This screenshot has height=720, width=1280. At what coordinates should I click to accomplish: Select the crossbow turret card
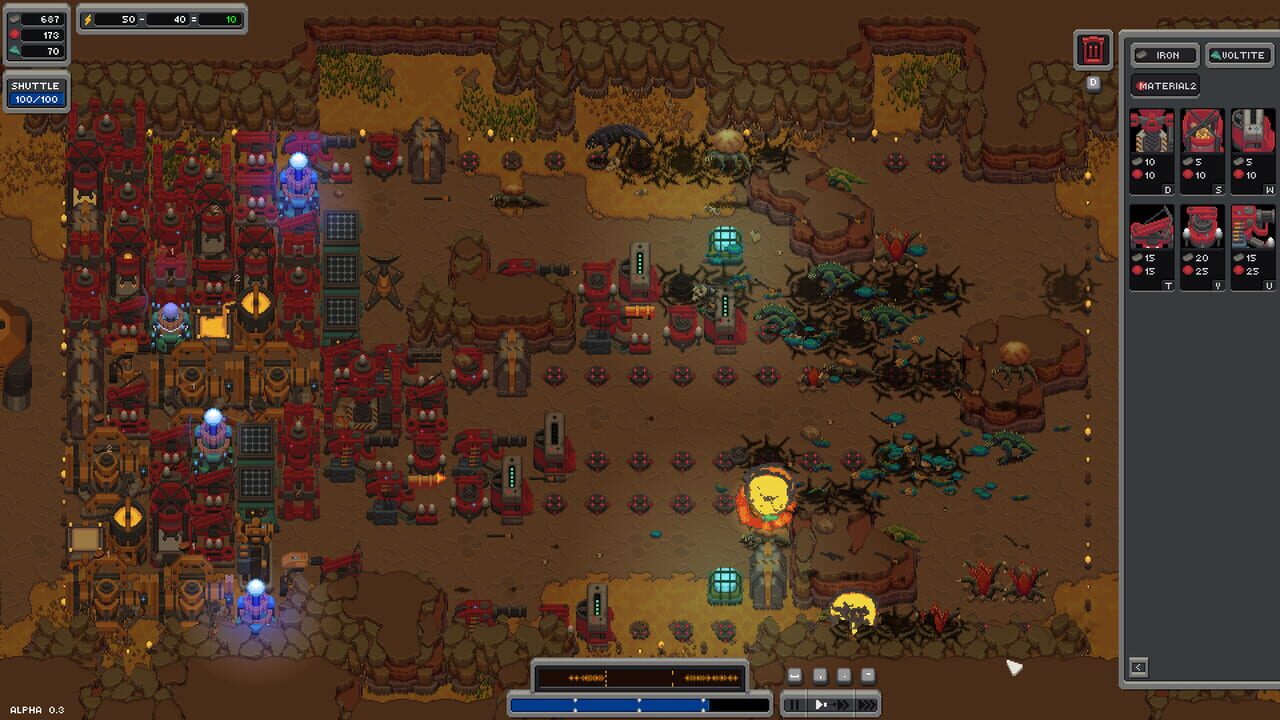click(x=1152, y=246)
